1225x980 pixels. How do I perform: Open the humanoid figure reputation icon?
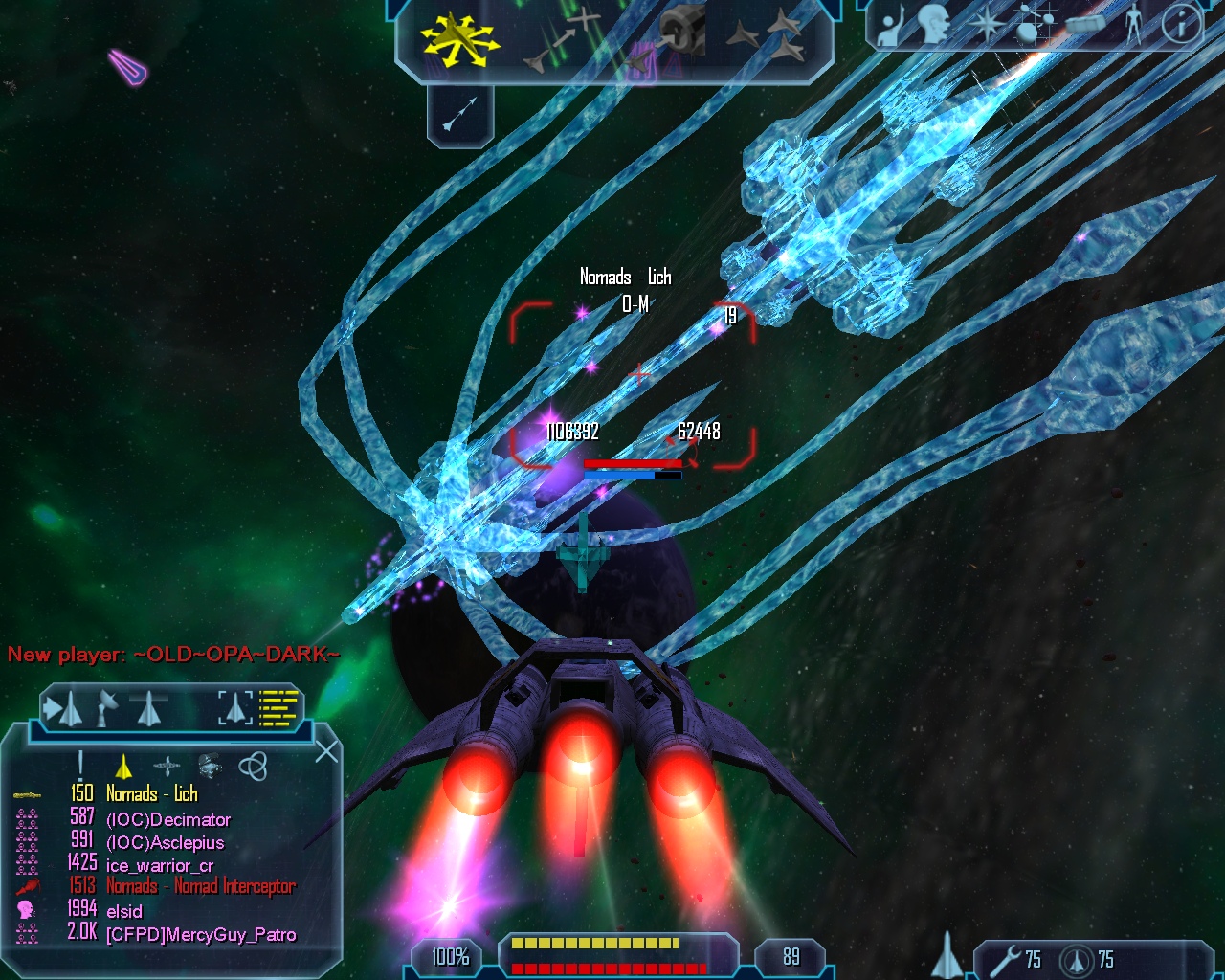[1134, 25]
